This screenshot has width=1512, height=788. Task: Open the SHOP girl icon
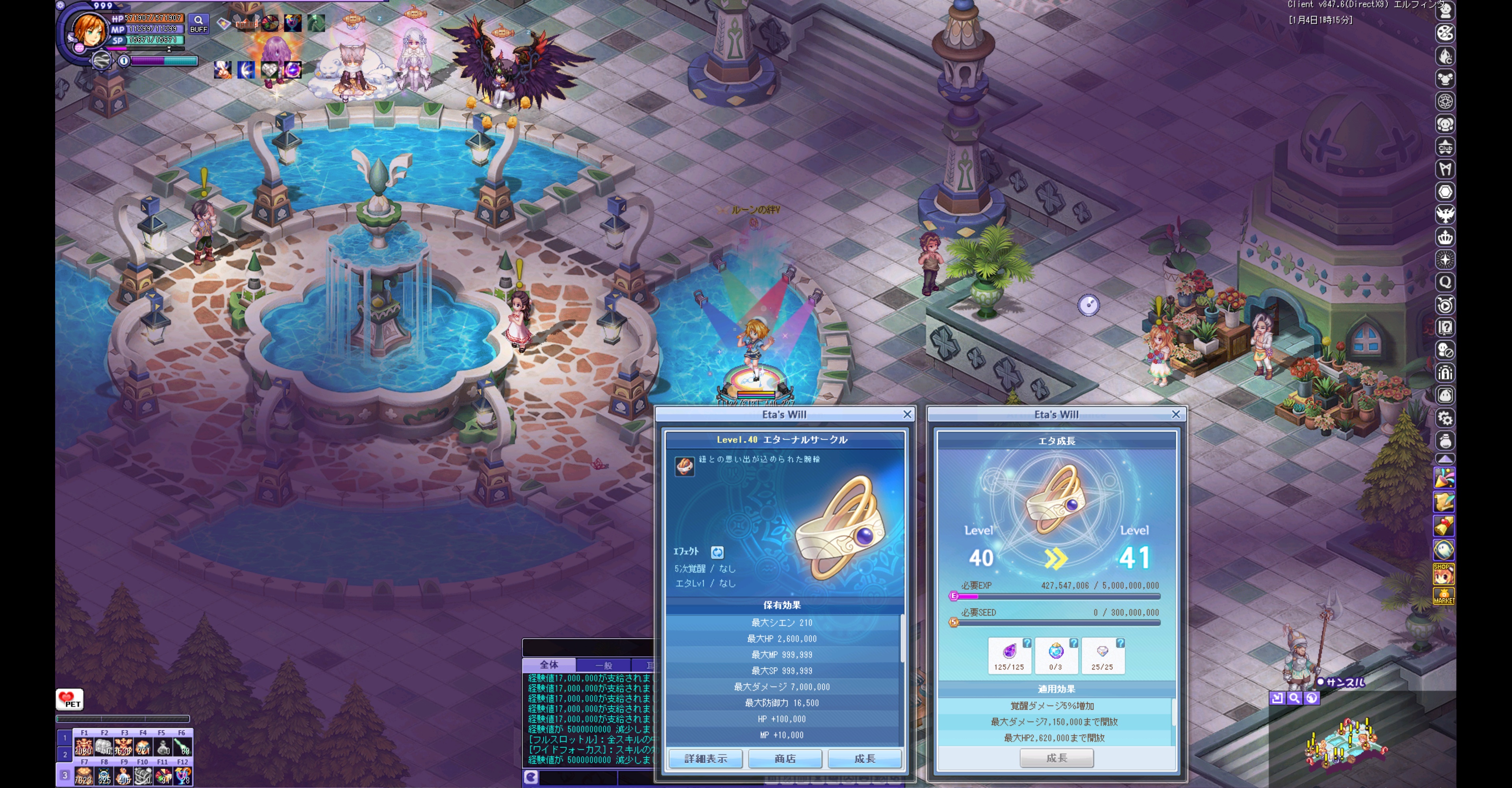coord(1444,574)
